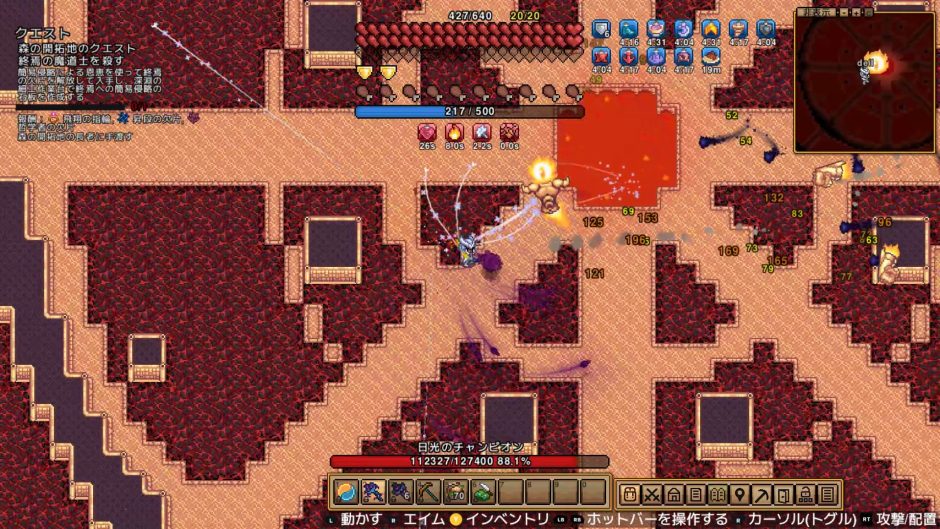Image resolution: width=940 pixels, height=529 pixels.
Task: Open the house settlement toolbar button
Action: [674, 494]
